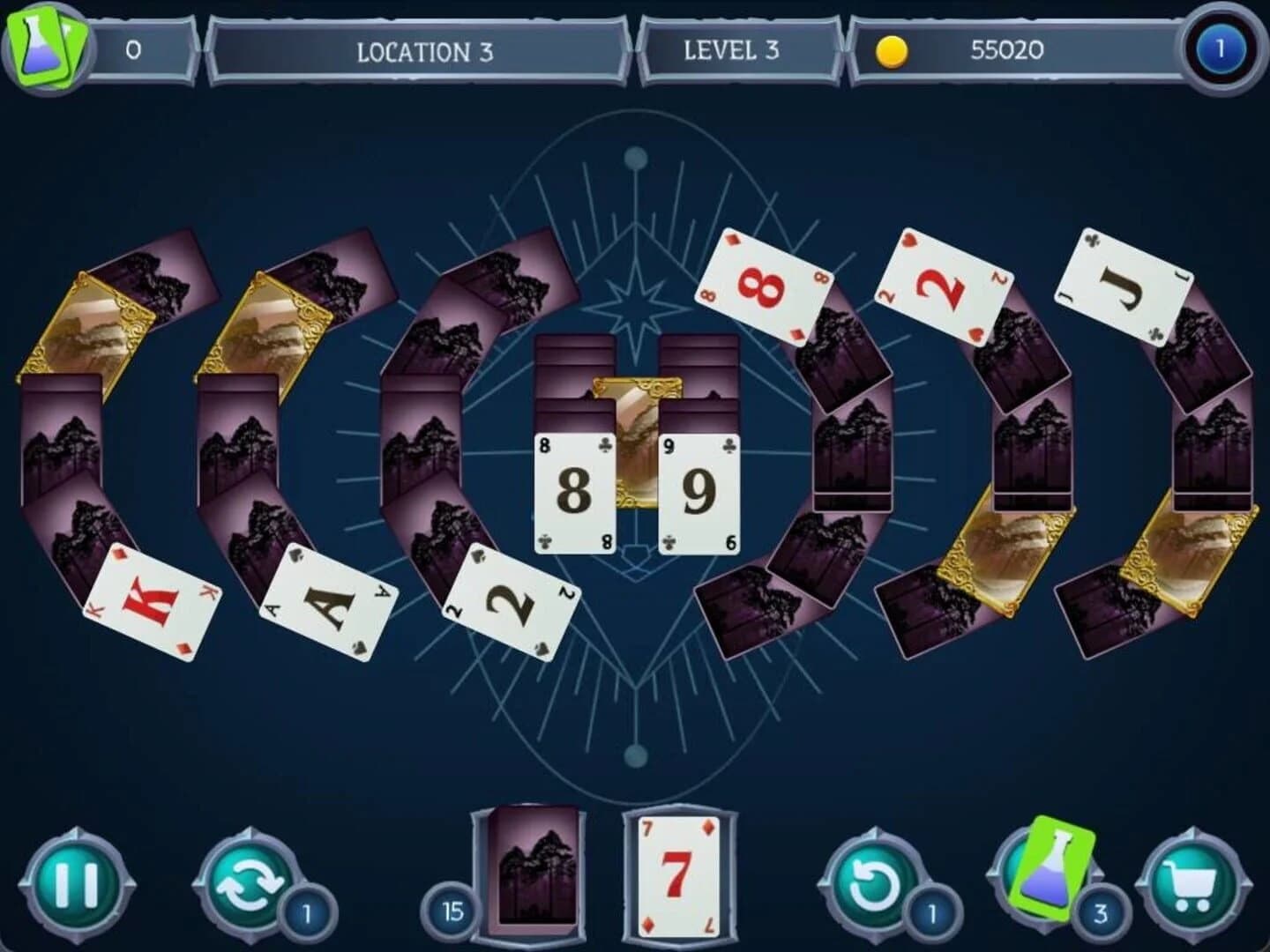Click the LEVEL 3 header label
The width and height of the screenshot is (1270, 952).
(x=732, y=51)
